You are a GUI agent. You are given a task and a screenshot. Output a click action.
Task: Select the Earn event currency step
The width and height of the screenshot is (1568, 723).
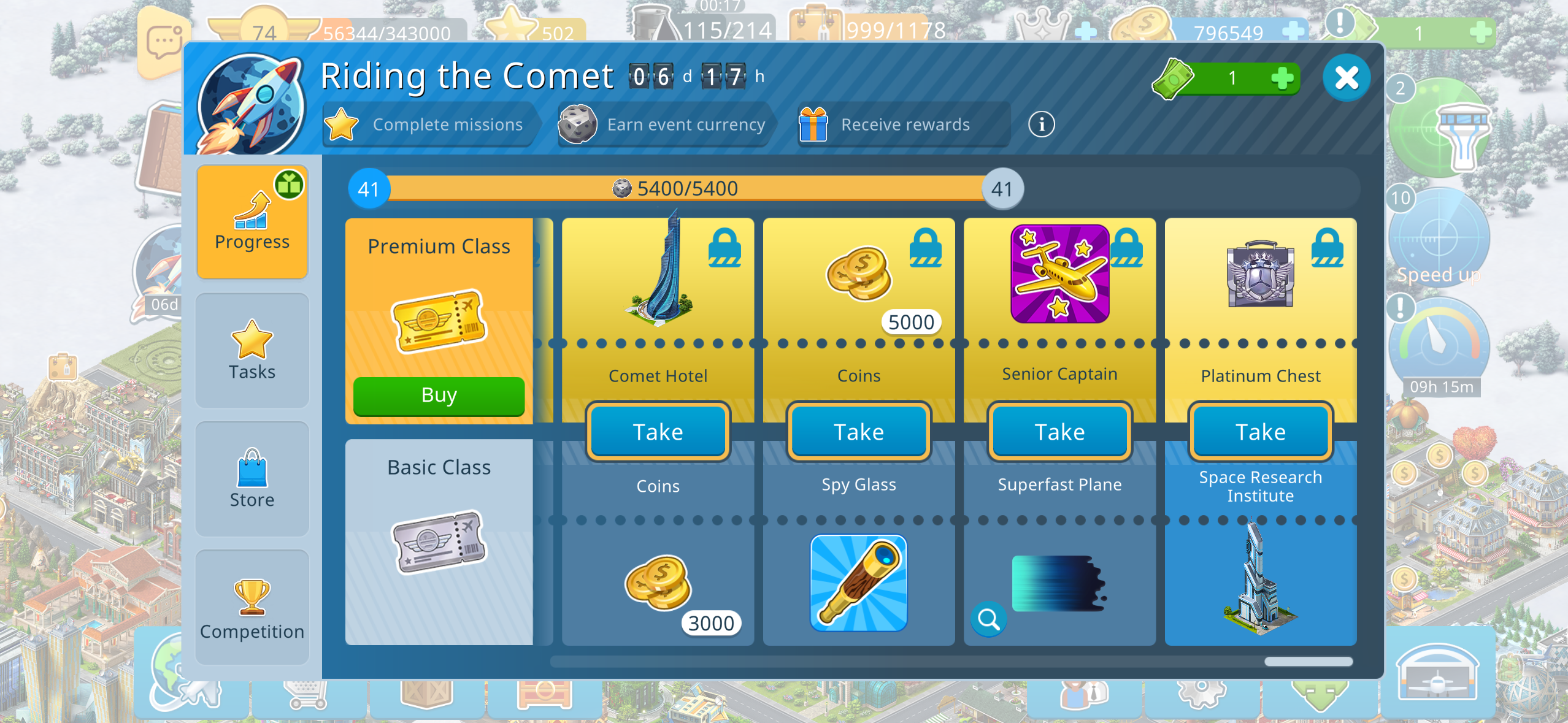pos(666,124)
